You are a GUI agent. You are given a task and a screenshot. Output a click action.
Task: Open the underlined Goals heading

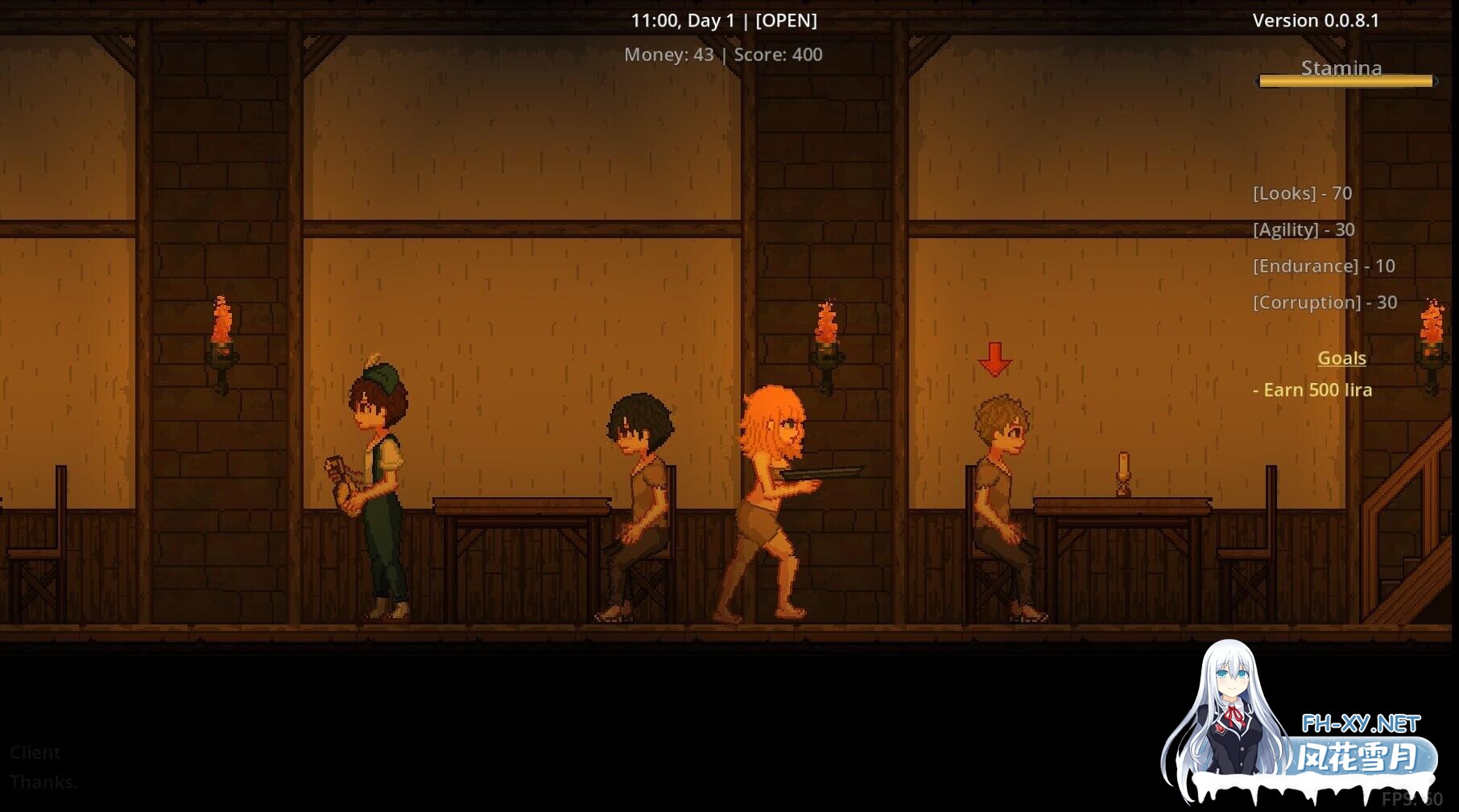pos(1341,358)
